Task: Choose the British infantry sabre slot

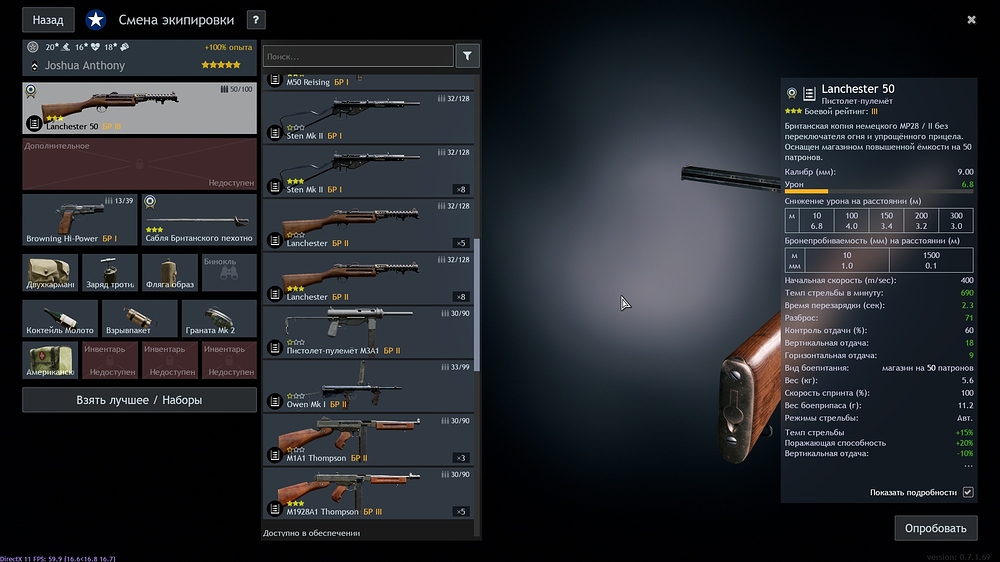Action: [199, 220]
